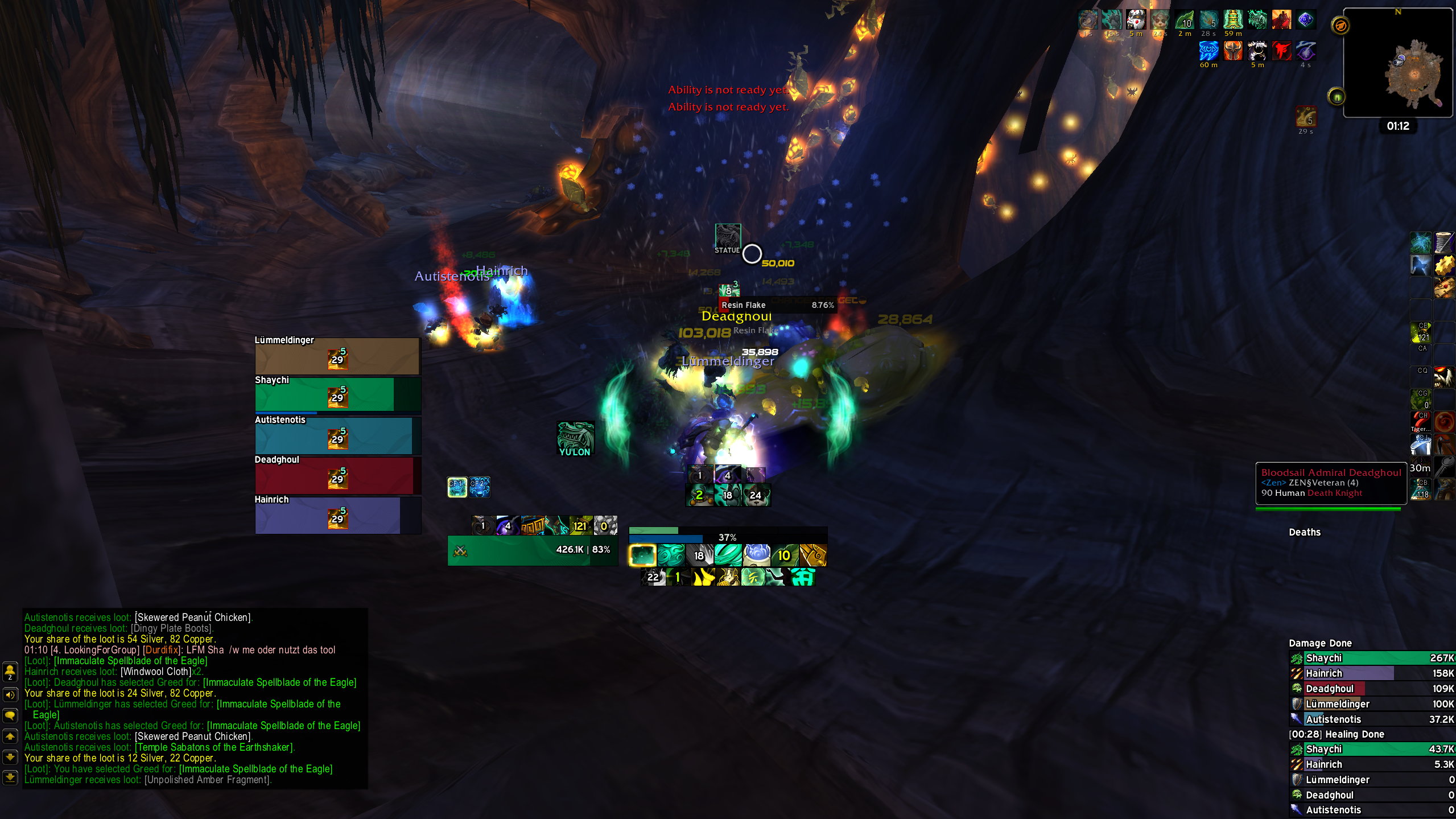This screenshot has width=1456, height=819.
Task: Activate the golden gauntlet ability icon
Action: click(813, 555)
